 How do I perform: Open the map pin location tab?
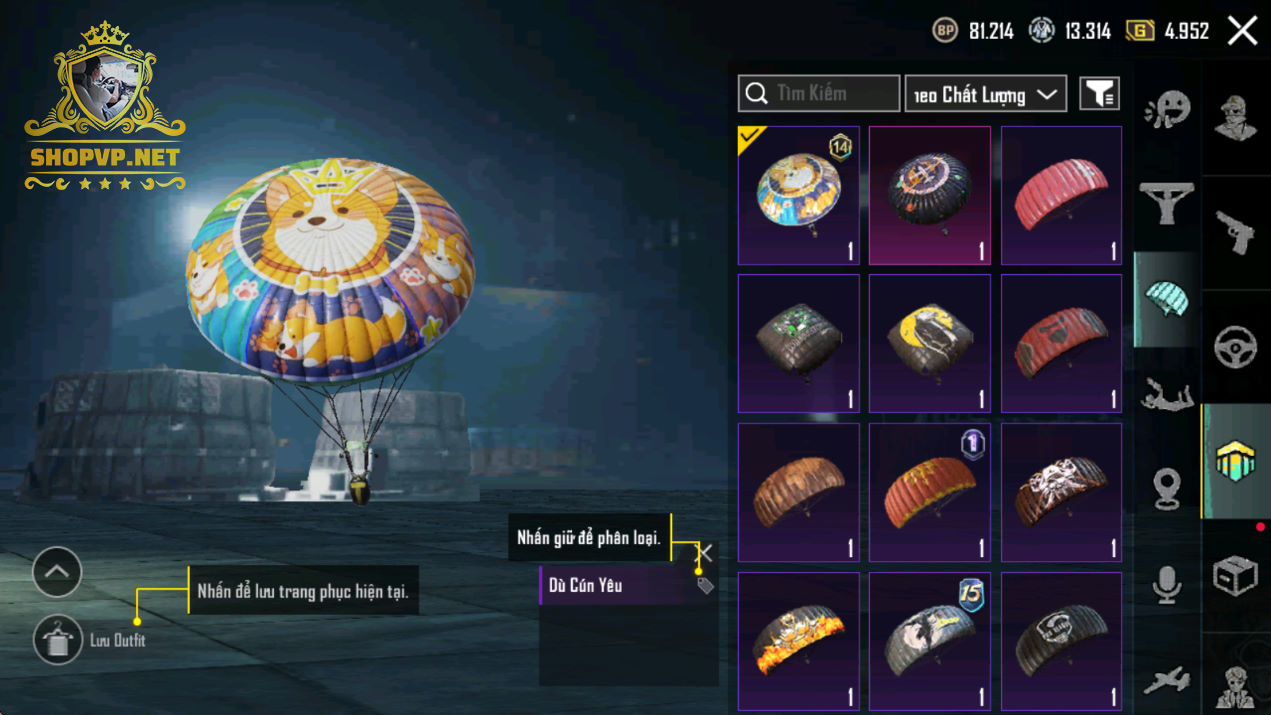tap(1166, 490)
